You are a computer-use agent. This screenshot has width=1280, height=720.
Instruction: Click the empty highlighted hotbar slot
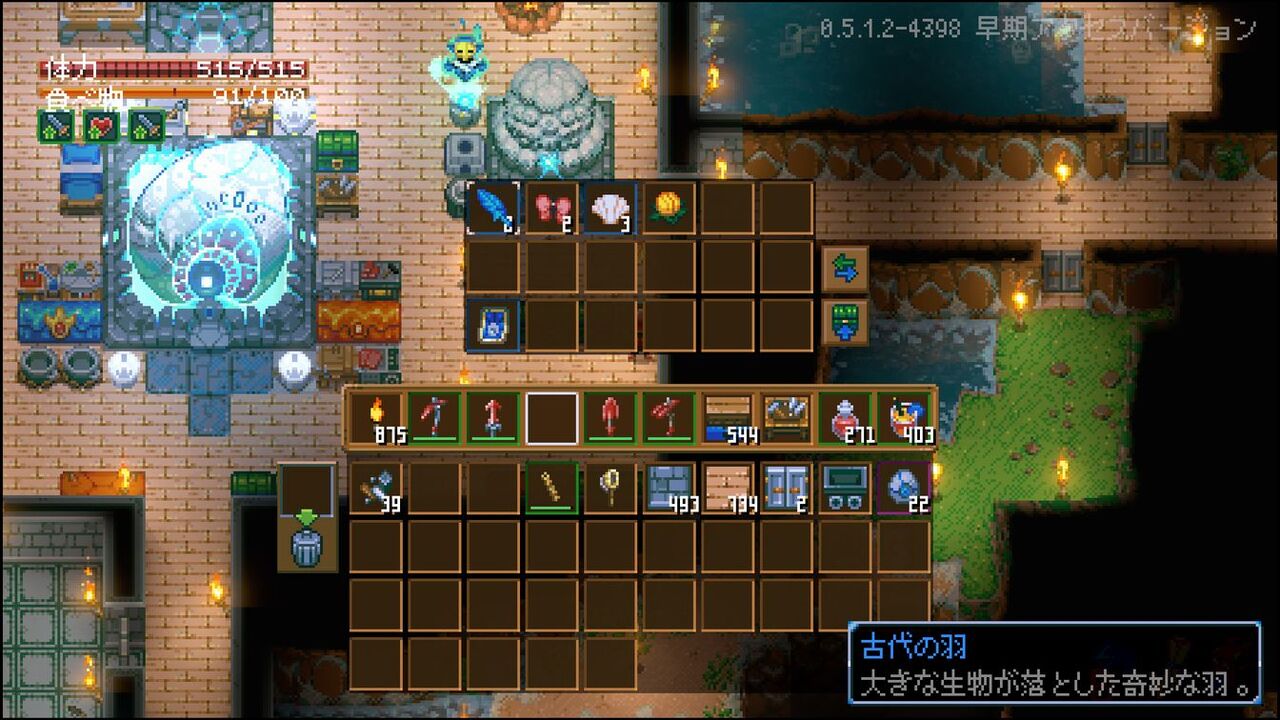(x=552, y=415)
